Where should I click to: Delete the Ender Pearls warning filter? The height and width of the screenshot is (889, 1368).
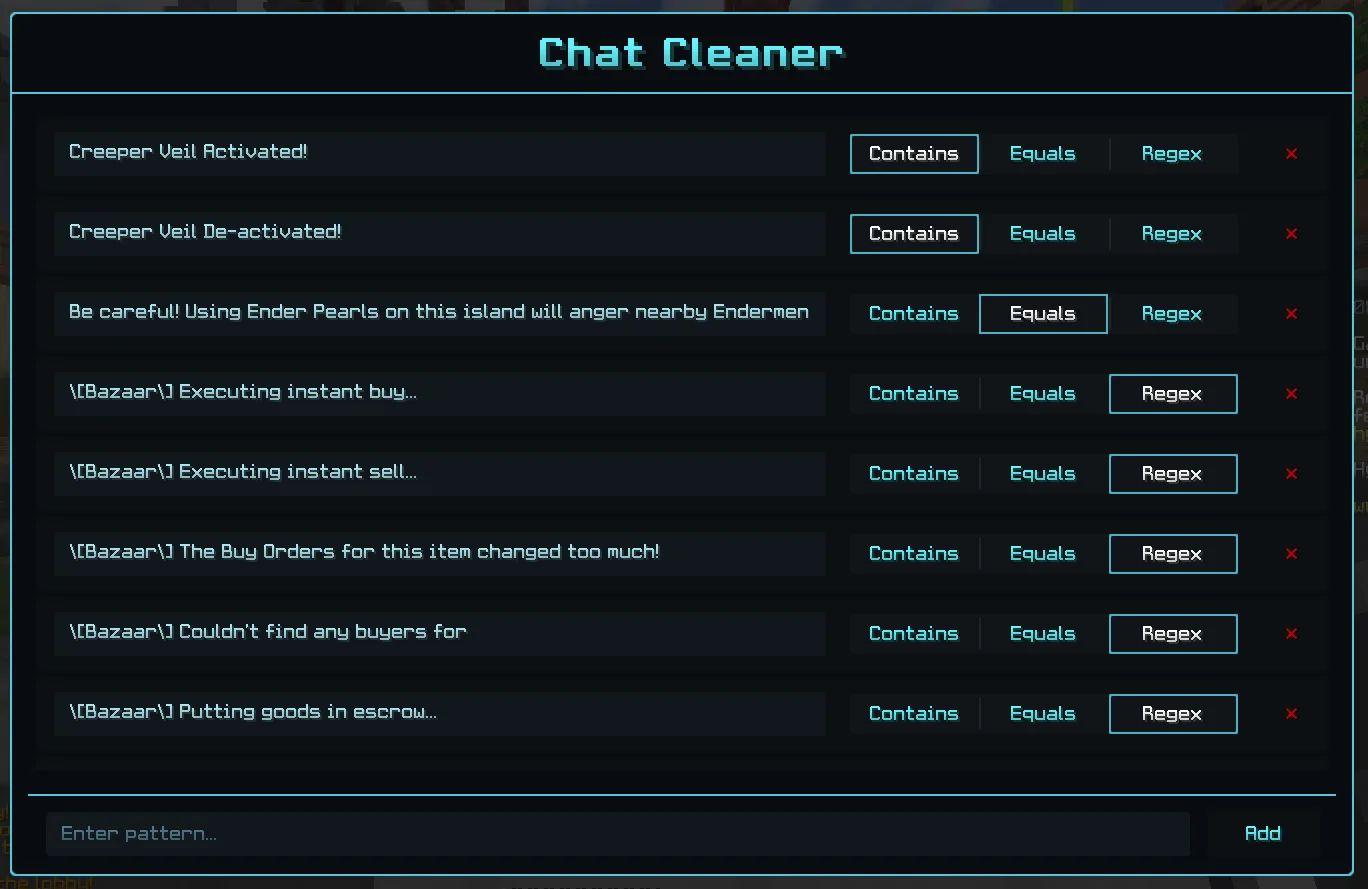1290,314
